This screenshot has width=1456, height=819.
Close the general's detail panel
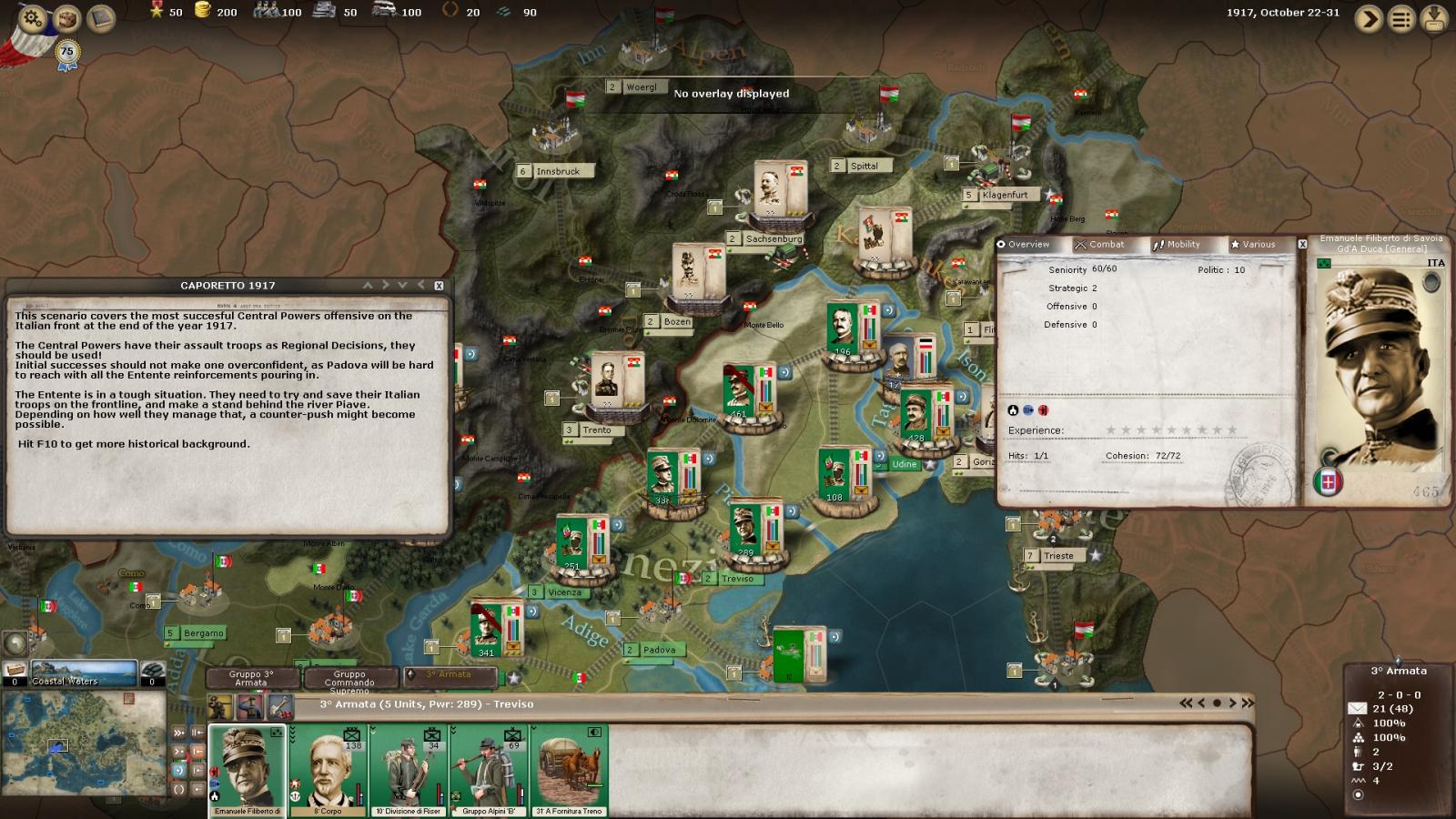tap(1302, 245)
